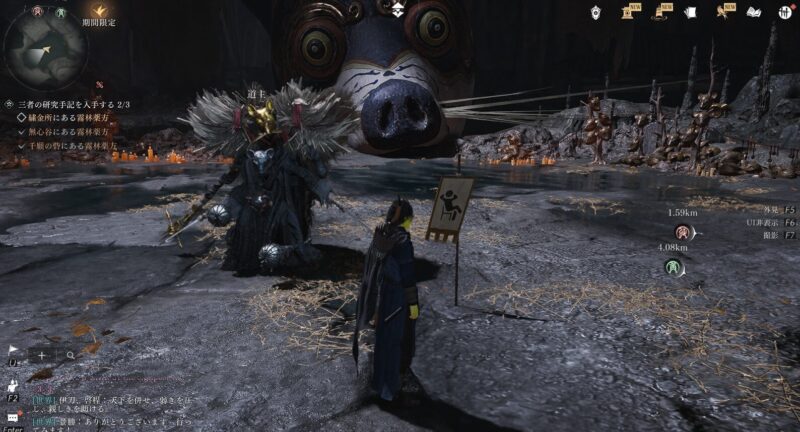The image size is (800, 432).
Task: Open the 期間限定 limited-time event icon
Action: (98, 10)
